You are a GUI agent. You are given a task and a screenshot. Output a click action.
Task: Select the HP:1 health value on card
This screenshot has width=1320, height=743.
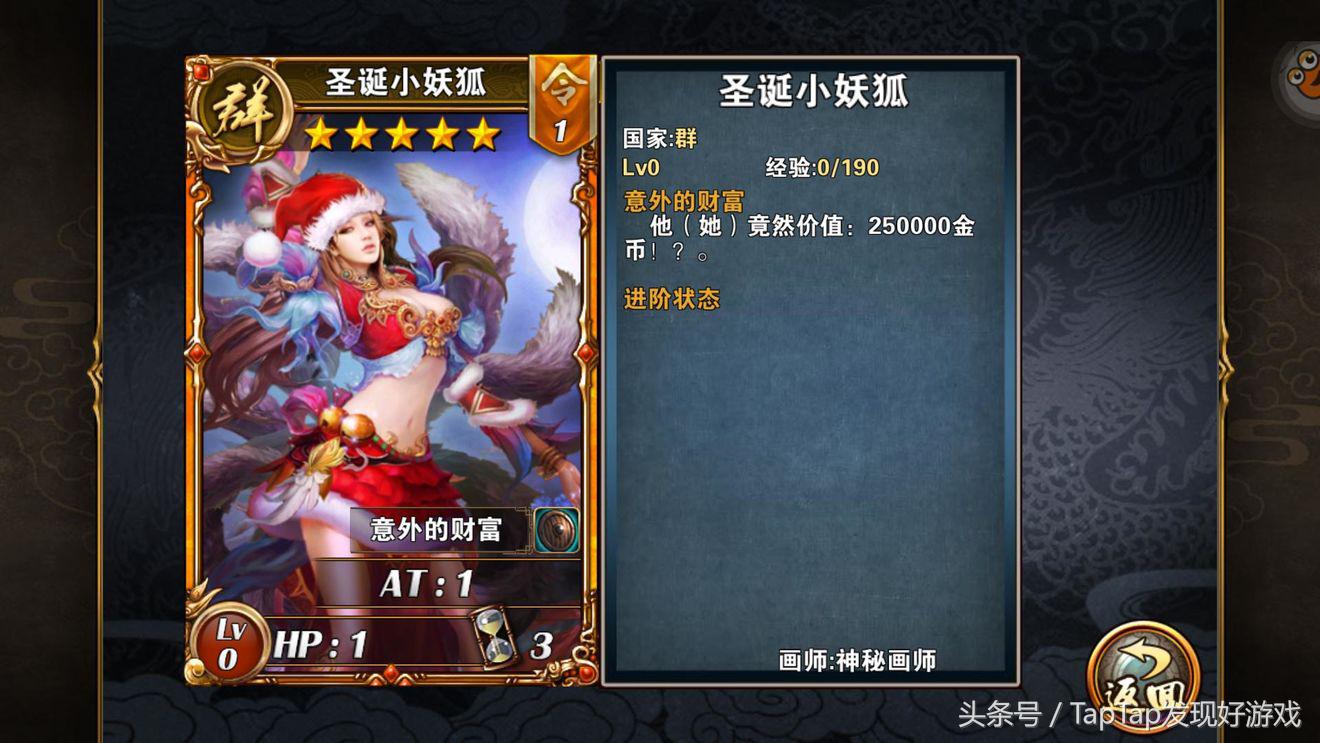pyautogui.click(x=320, y=641)
